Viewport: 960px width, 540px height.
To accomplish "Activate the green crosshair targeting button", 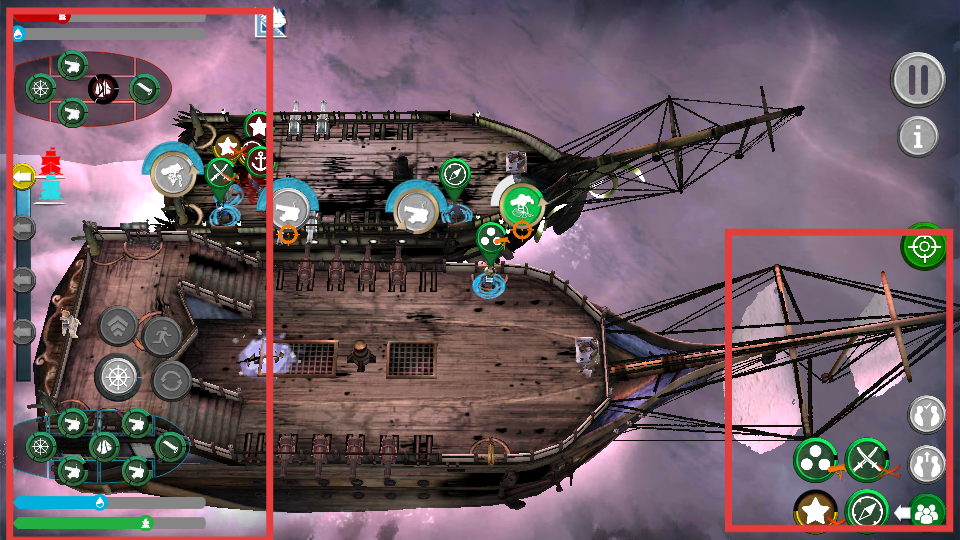I will click(x=923, y=246).
